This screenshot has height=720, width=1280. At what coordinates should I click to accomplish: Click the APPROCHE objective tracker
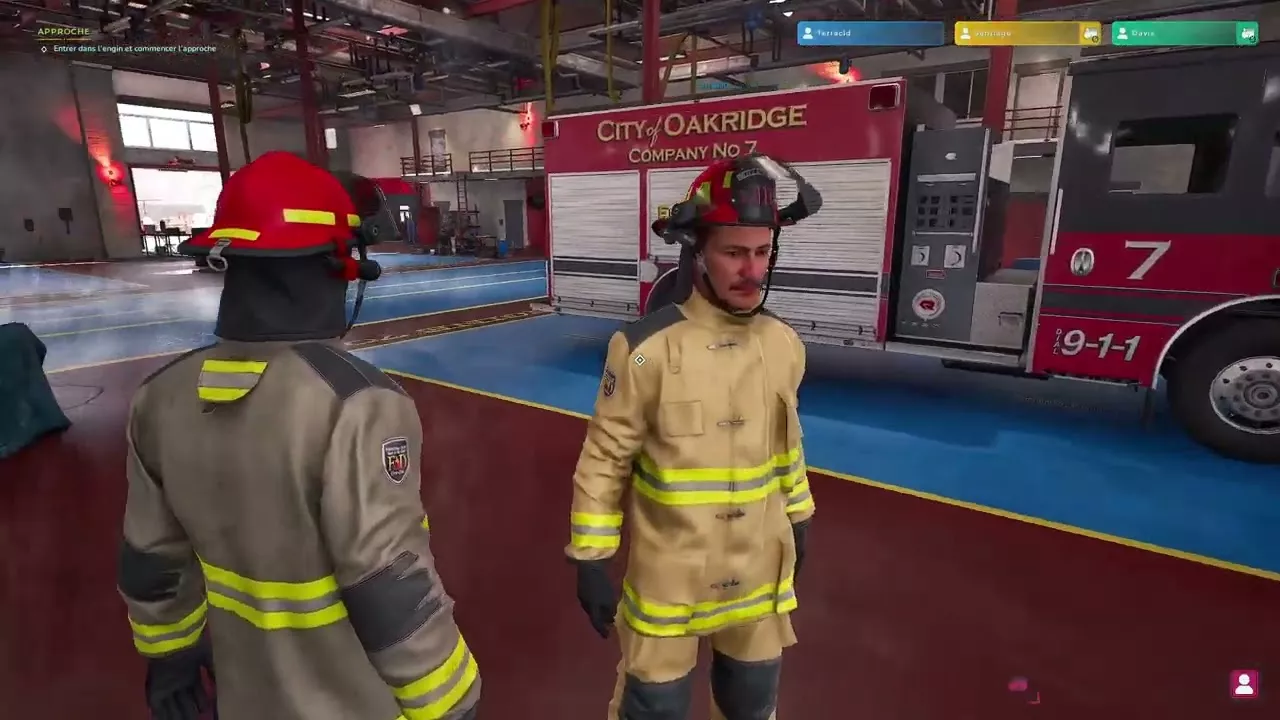tap(64, 32)
